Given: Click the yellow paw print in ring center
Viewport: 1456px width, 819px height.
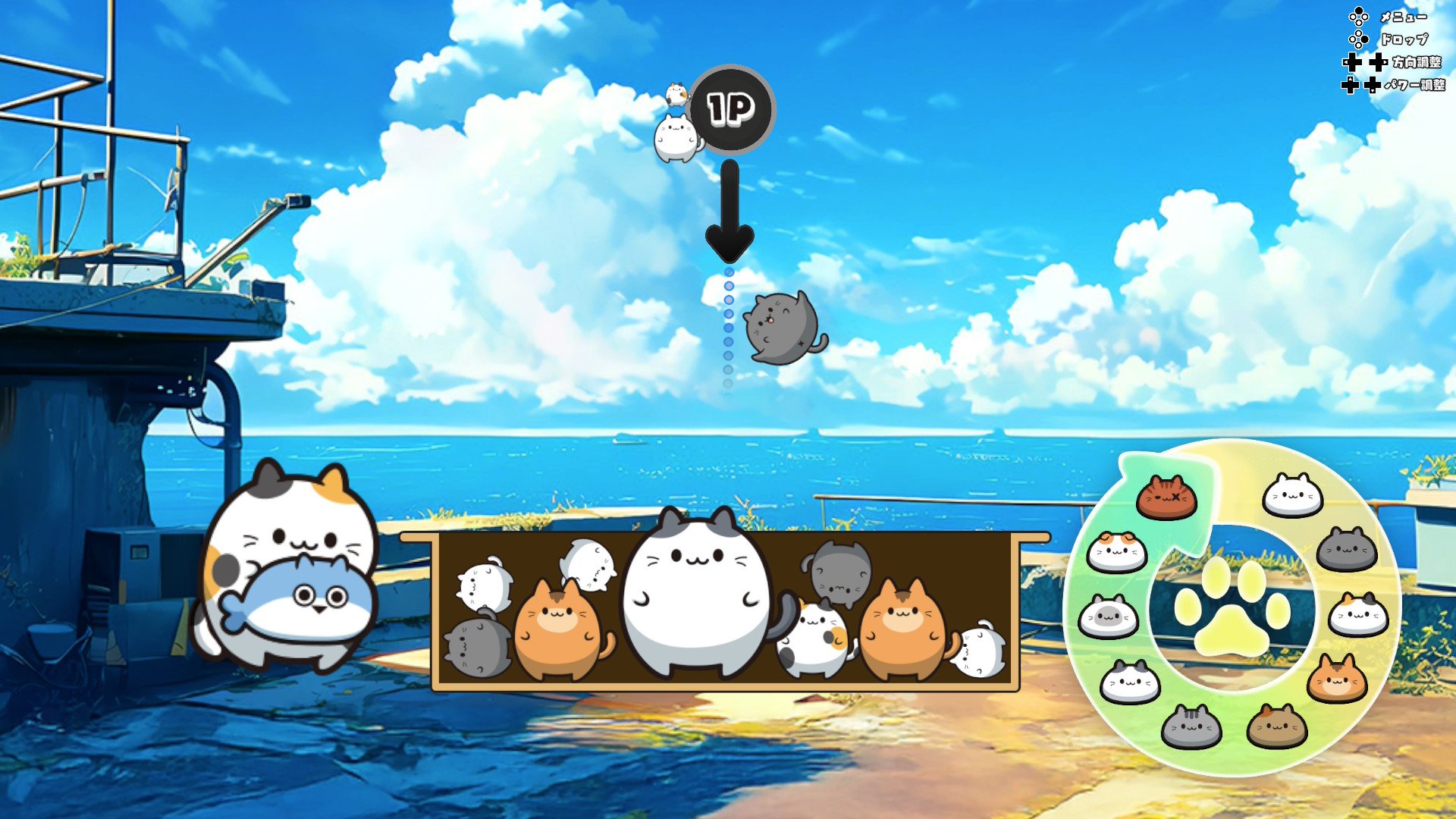Looking at the screenshot, I should pos(1232,608).
